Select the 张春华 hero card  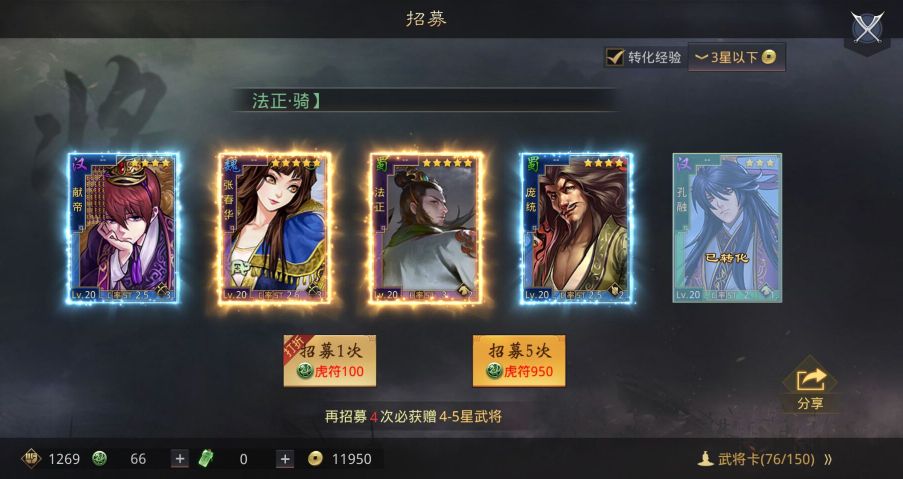click(x=274, y=228)
